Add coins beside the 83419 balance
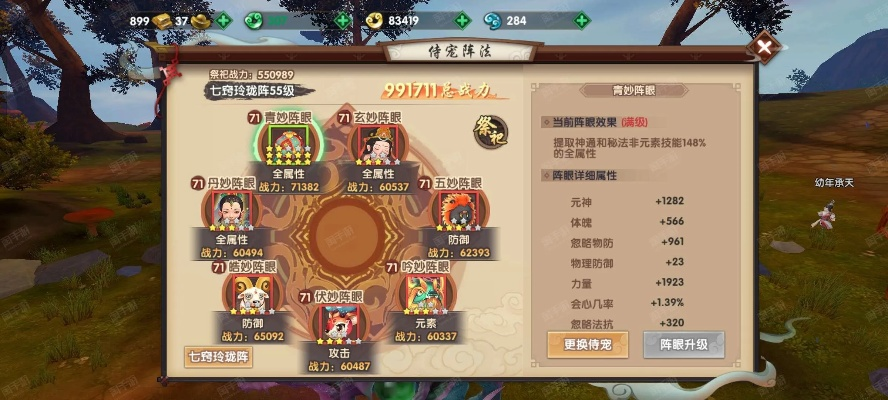Image resolution: width=888 pixels, height=400 pixels. (462, 20)
